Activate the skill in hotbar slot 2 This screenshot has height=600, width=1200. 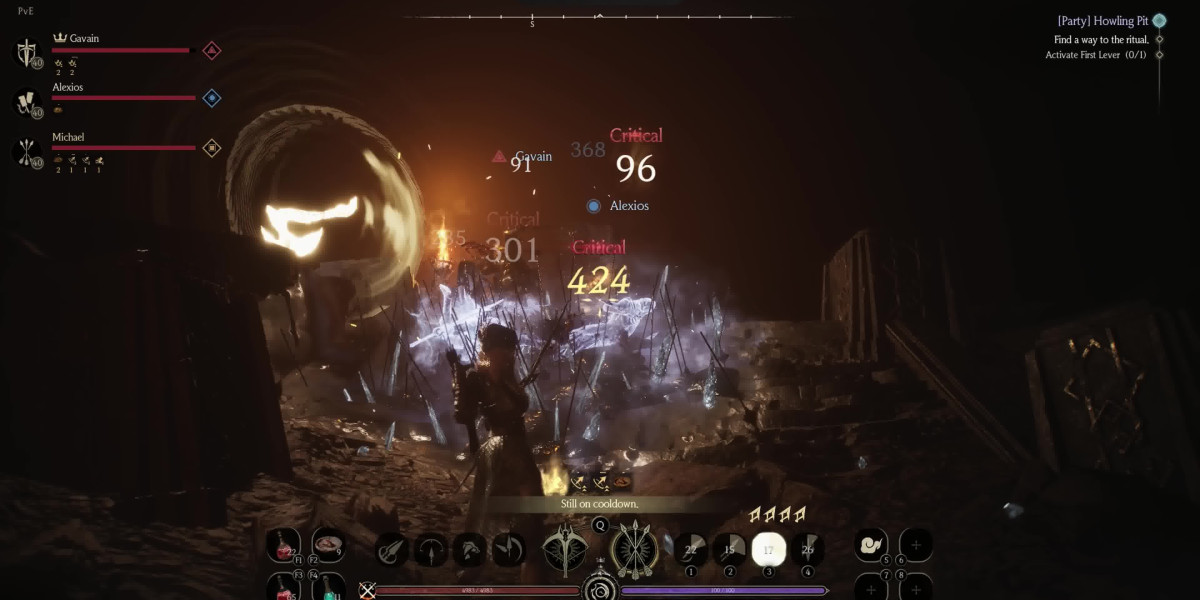[730, 548]
